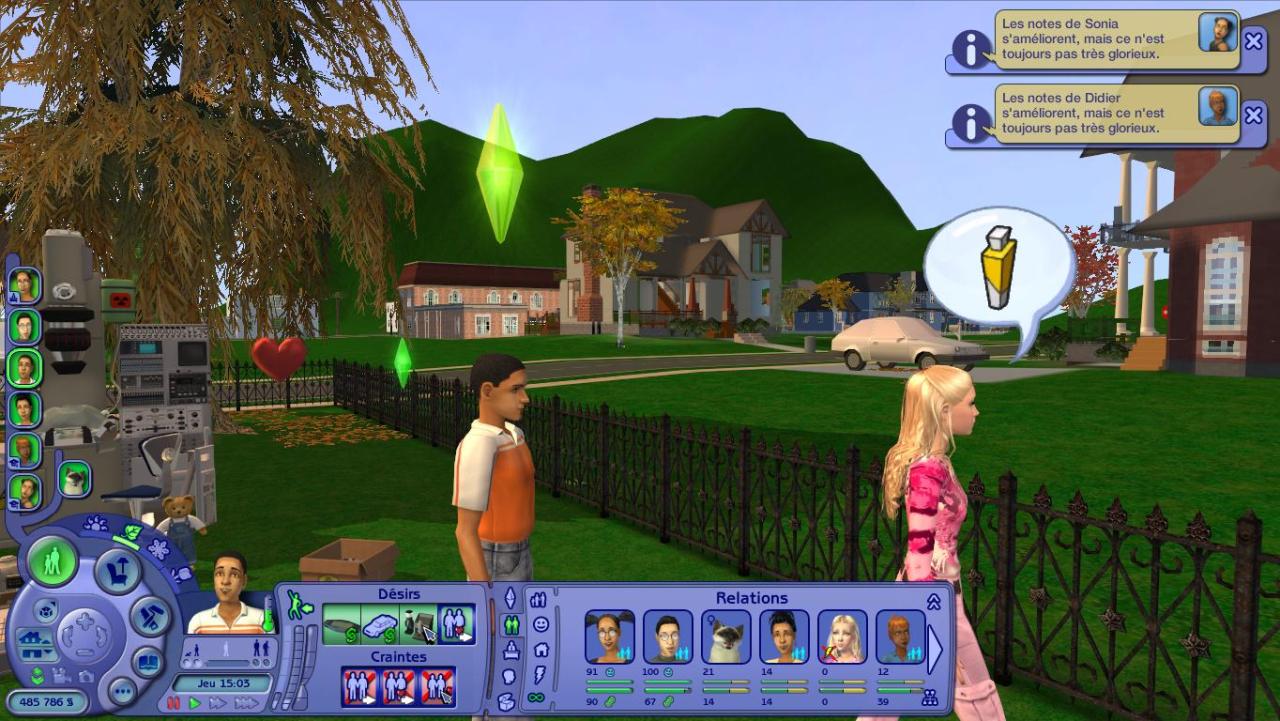Image resolution: width=1280 pixels, height=721 pixels.
Task: Open the story book album button
Action: tap(148, 663)
